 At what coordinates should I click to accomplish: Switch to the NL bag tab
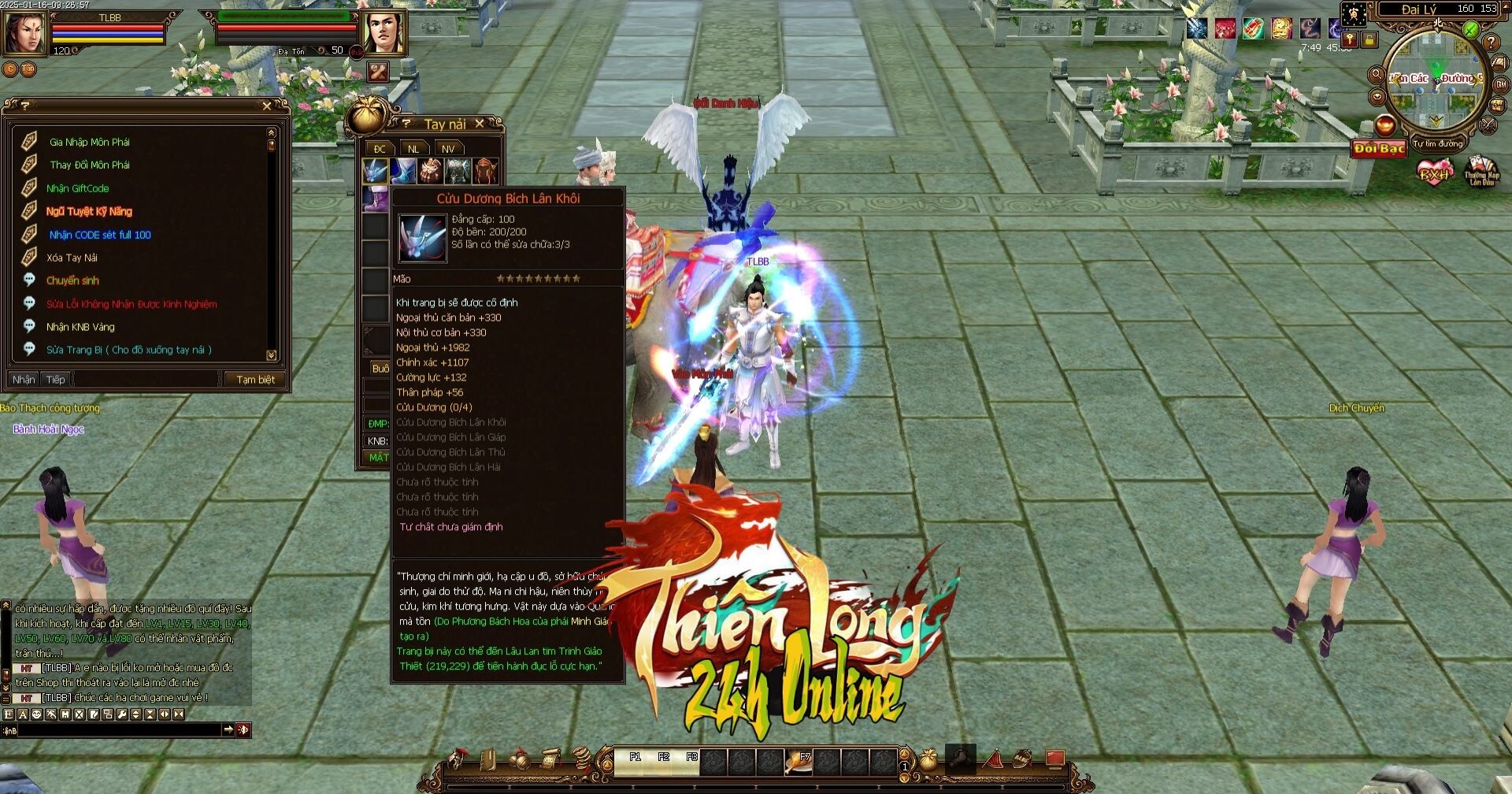[x=413, y=149]
